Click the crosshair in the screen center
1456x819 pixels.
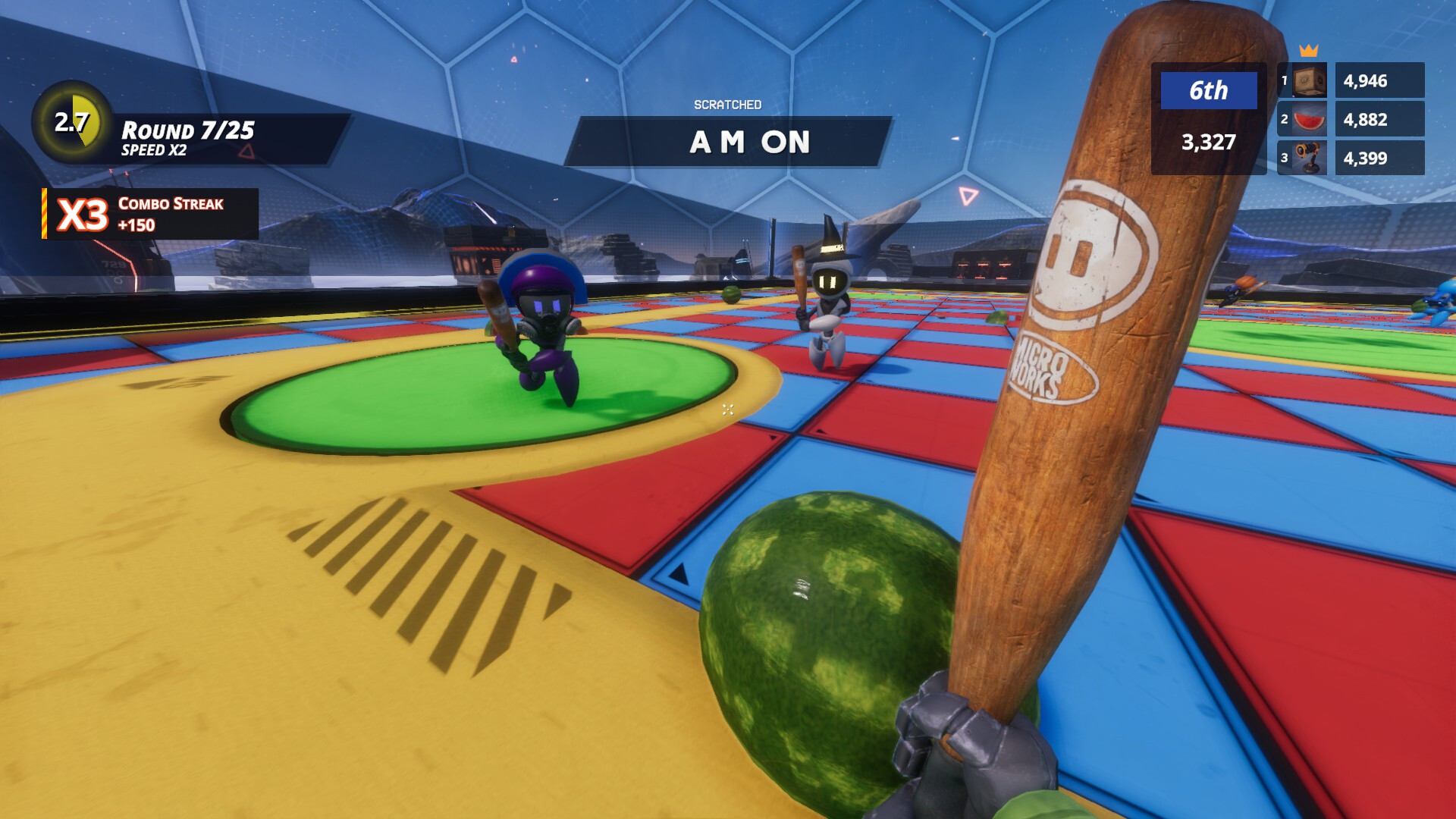tap(727, 409)
